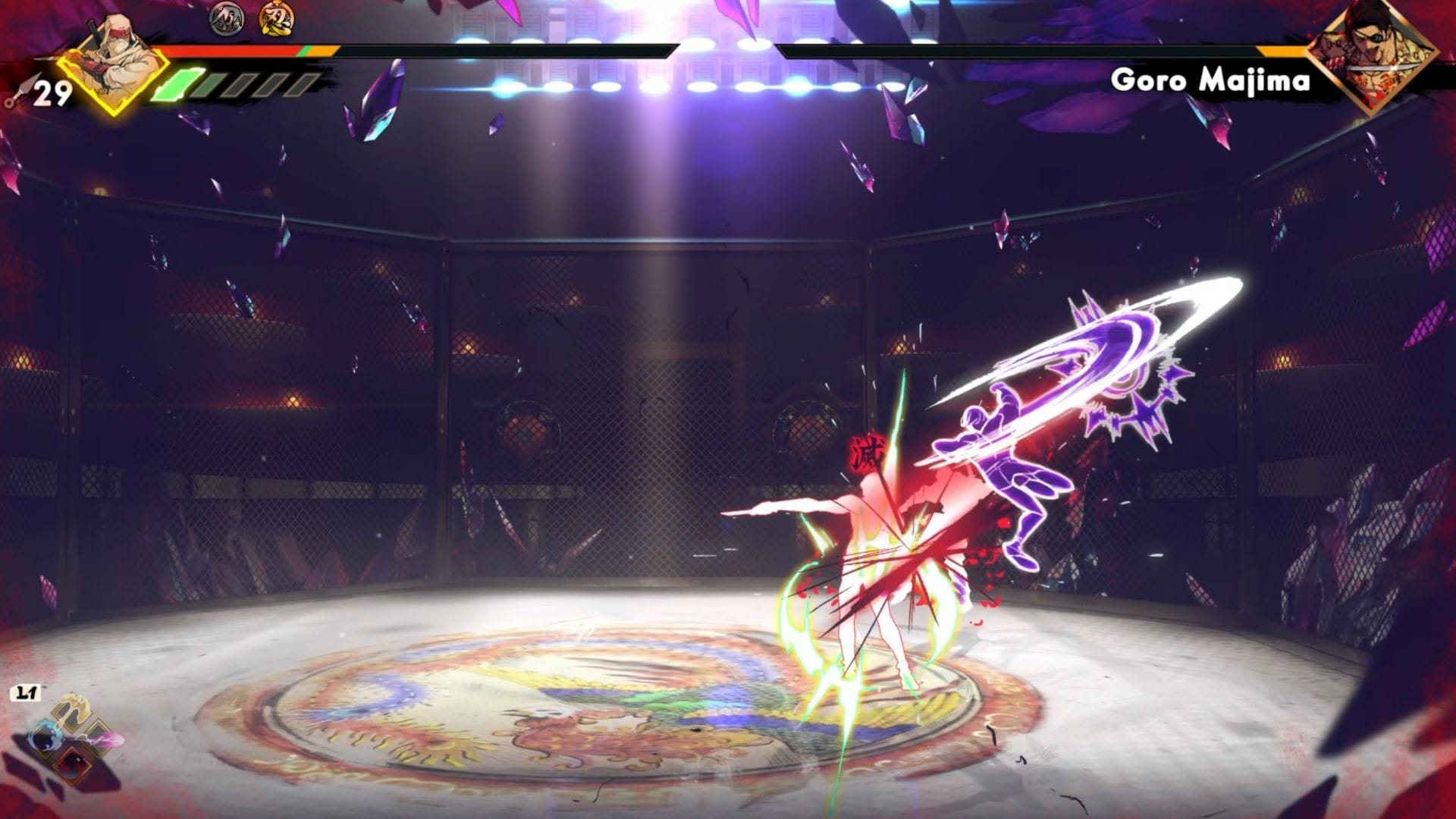Image resolution: width=1456 pixels, height=819 pixels.
Task: Select the golden ninjutsu medallion icon
Action: pos(275,20)
